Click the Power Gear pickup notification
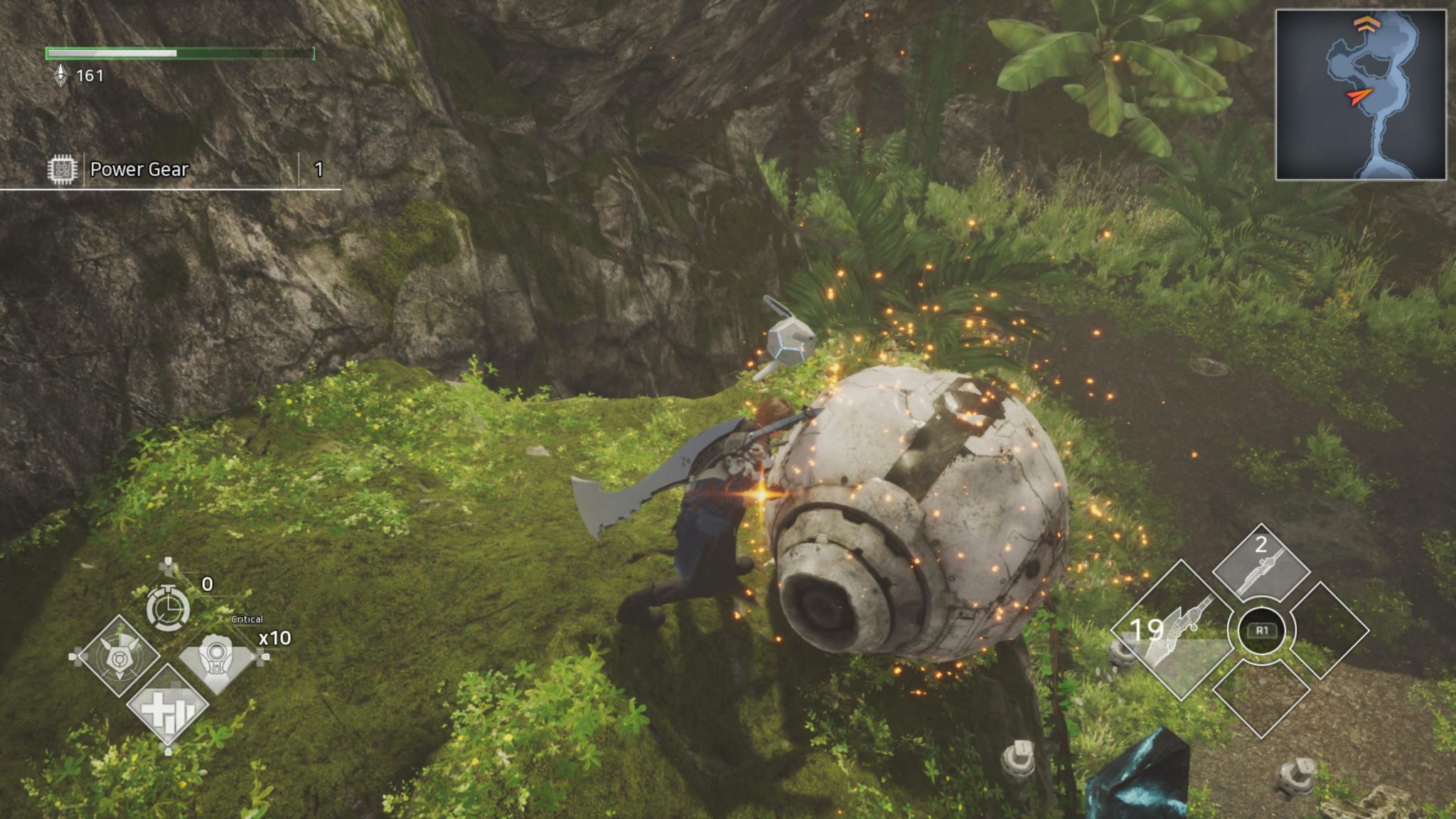This screenshot has height=819, width=1456. click(137, 169)
